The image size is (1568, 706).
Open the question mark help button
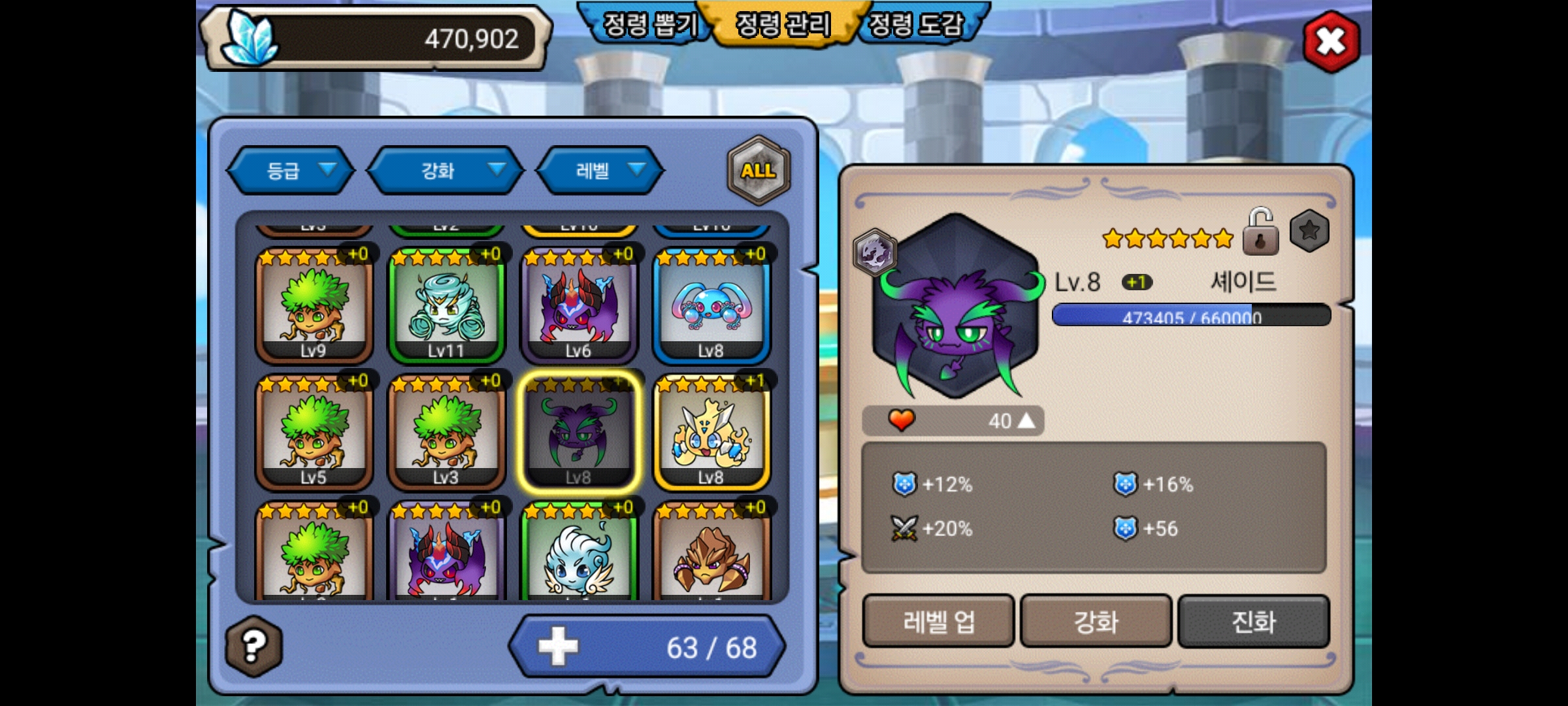point(254,646)
